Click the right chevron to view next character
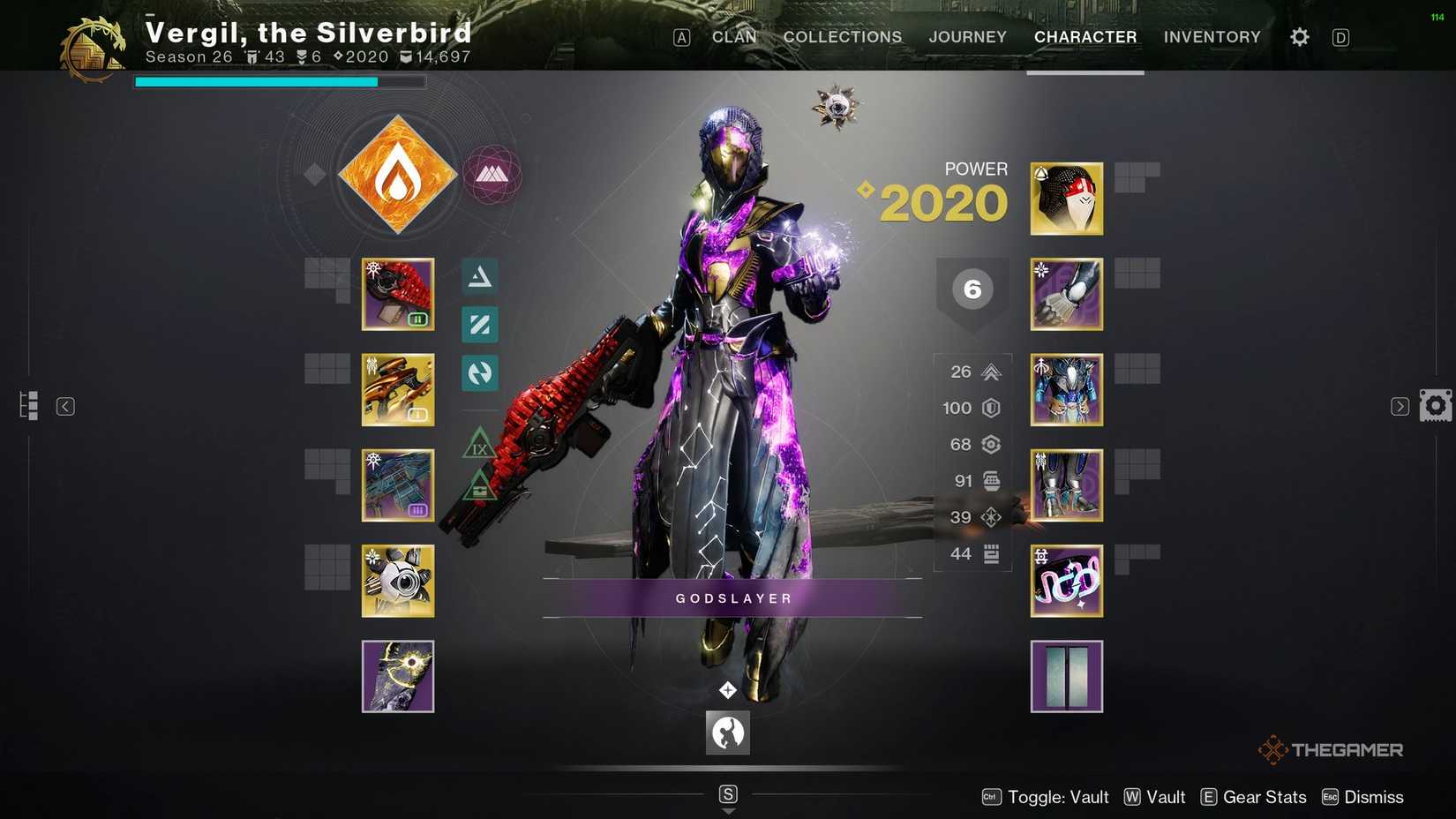The height and width of the screenshot is (819, 1456). tap(1400, 406)
